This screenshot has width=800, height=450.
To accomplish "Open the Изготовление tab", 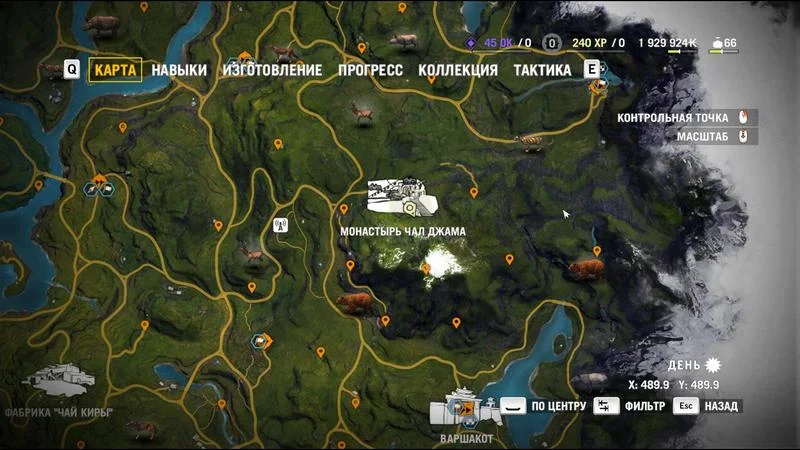I will pos(272,70).
